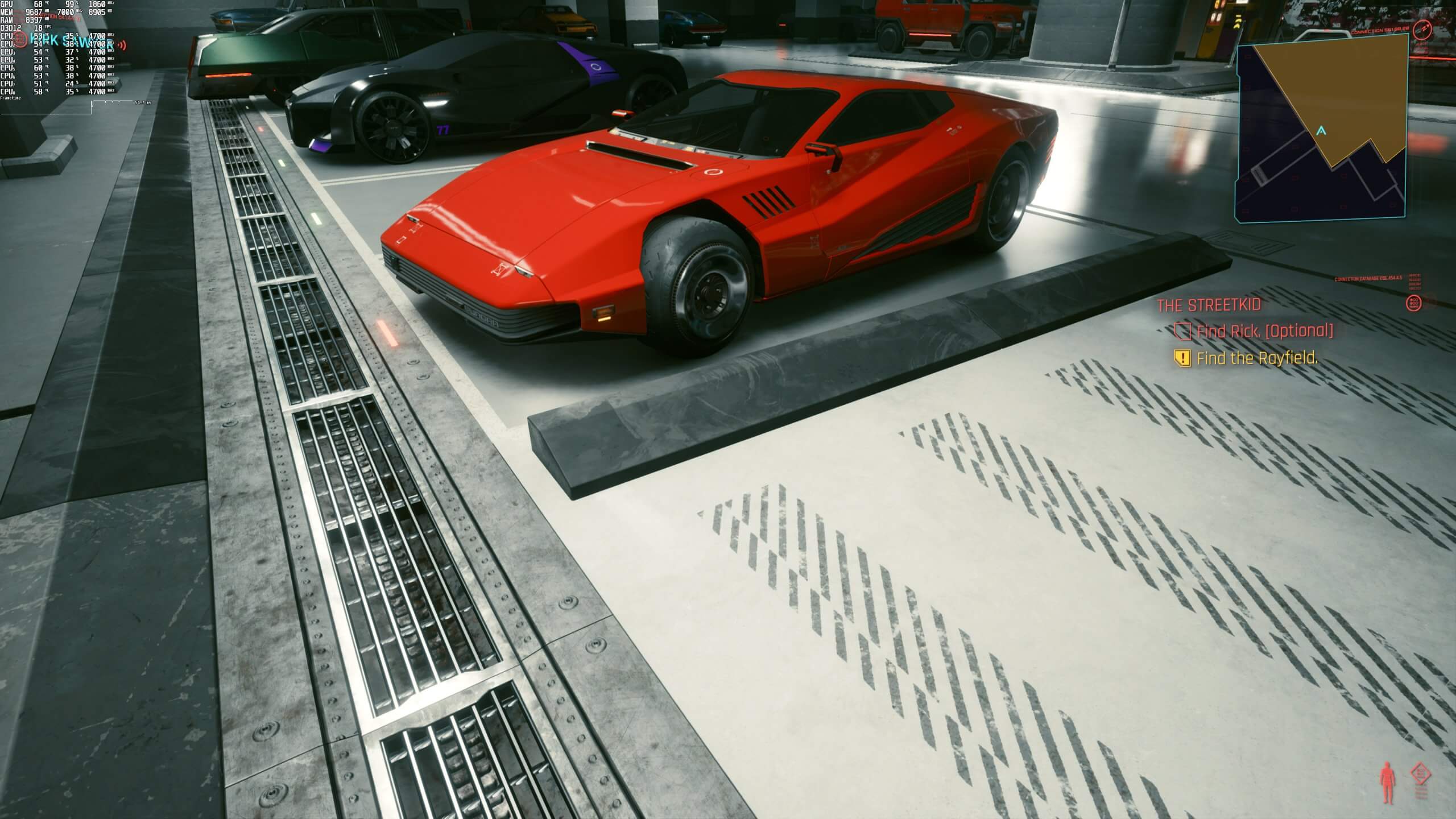Click the Find Rick Optional objective text
Viewport: 1456px width, 819px height.
(1264, 332)
